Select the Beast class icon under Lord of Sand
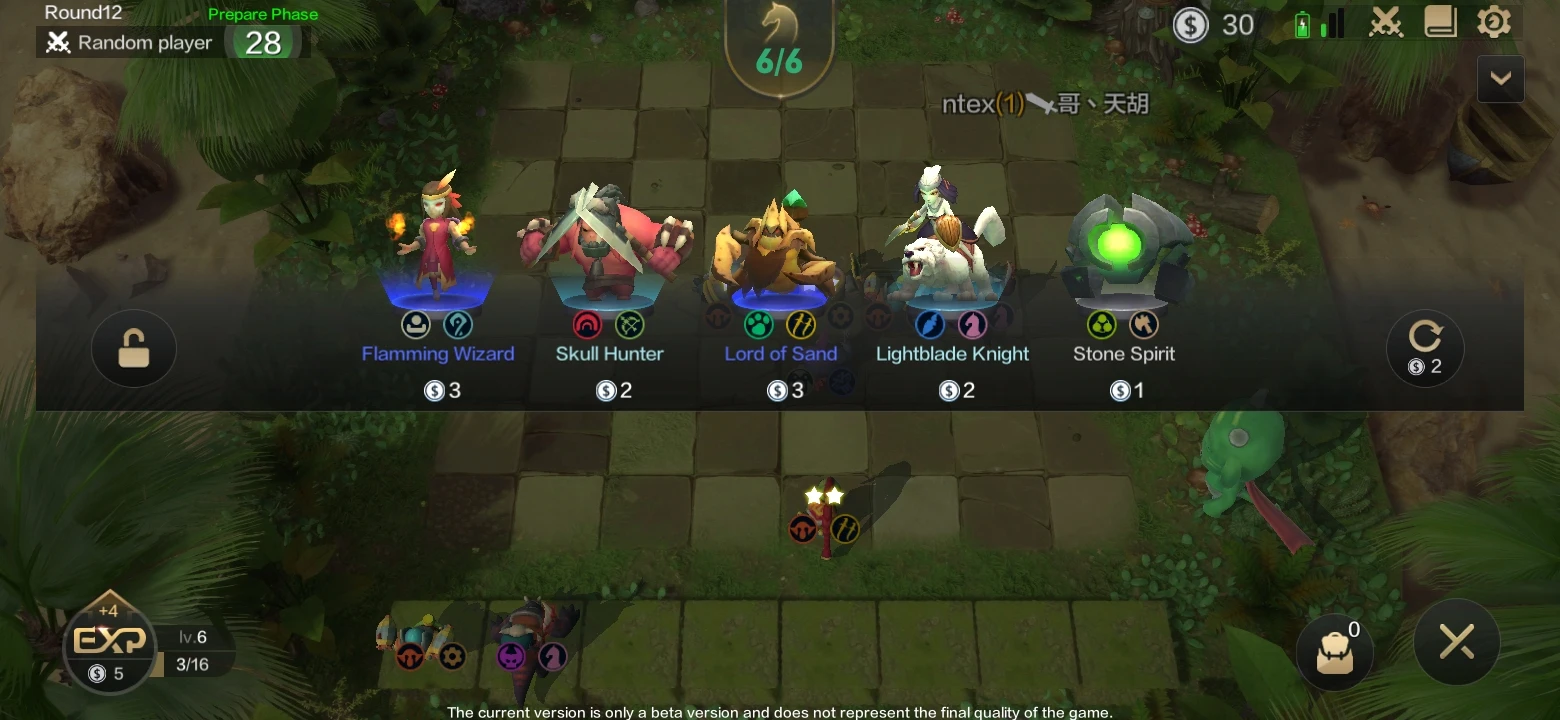The height and width of the screenshot is (720, 1560). tap(760, 324)
